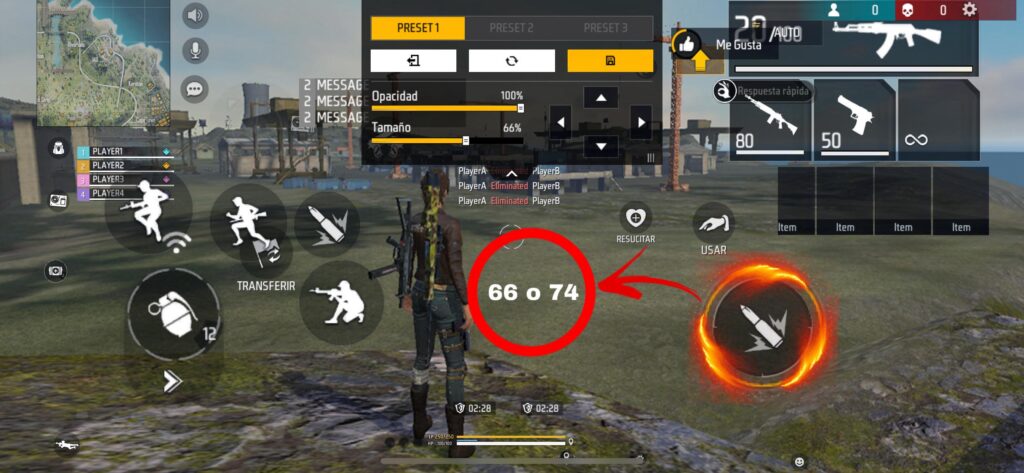The width and height of the screenshot is (1024, 473).
Task: Move the element right with the right arrow
Action: tap(640, 122)
